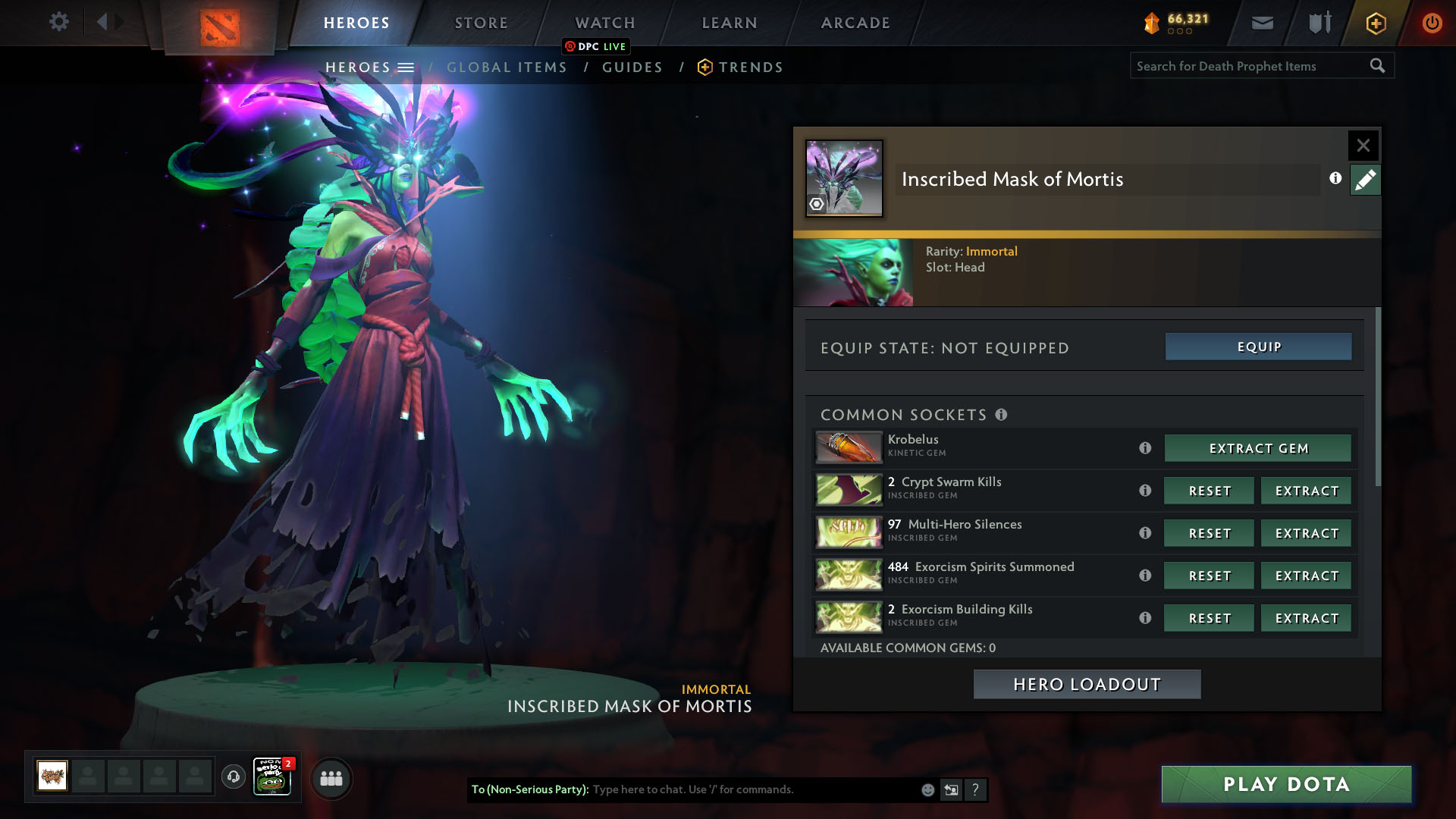Image resolution: width=1456 pixels, height=819 pixels.
Task: Open the Guides section
Action: pyautogui.click(x=632, y=67)
